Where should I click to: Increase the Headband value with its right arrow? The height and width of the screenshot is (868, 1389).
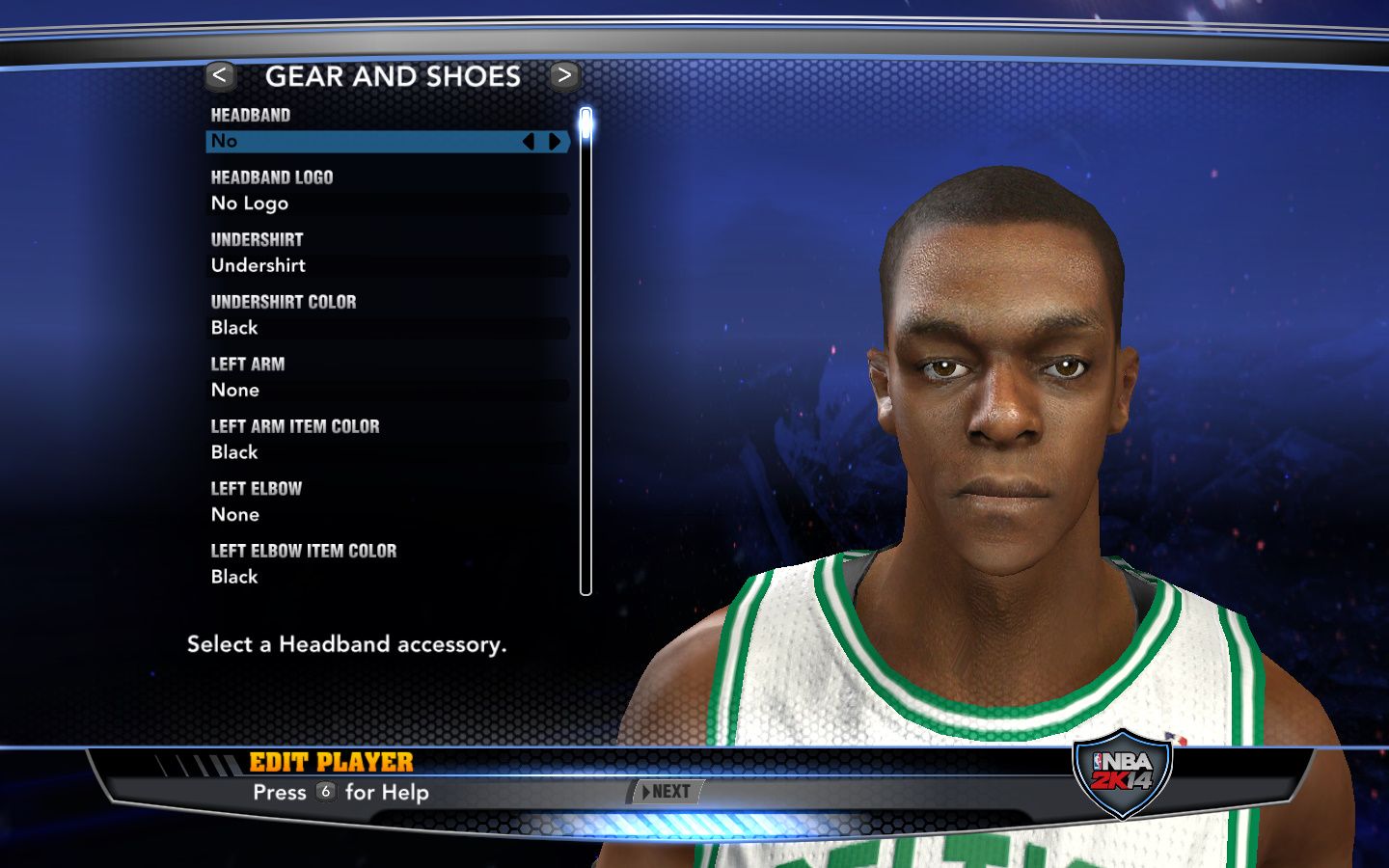555,142
